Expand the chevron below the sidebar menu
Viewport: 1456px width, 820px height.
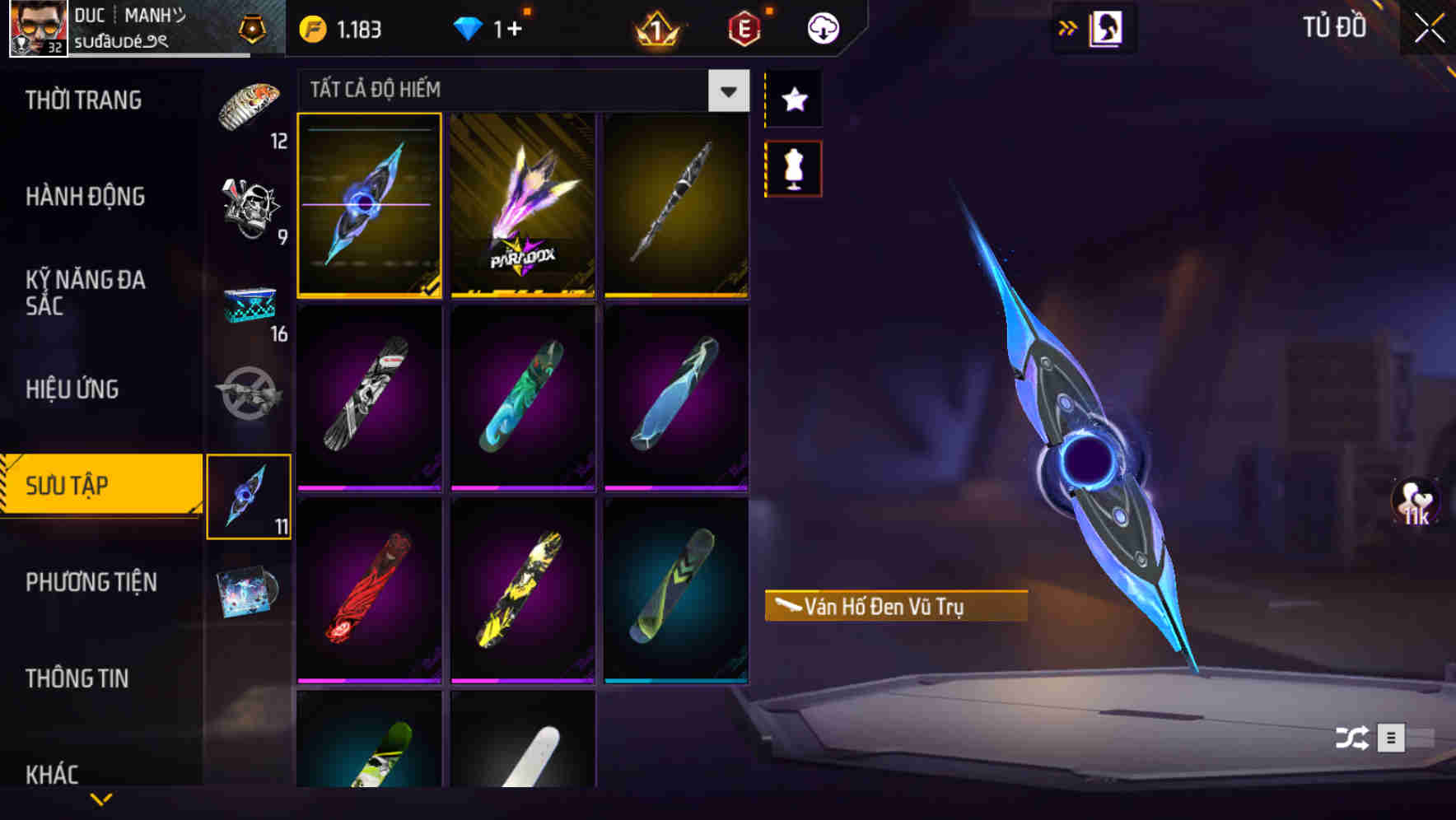pos(101,797)
